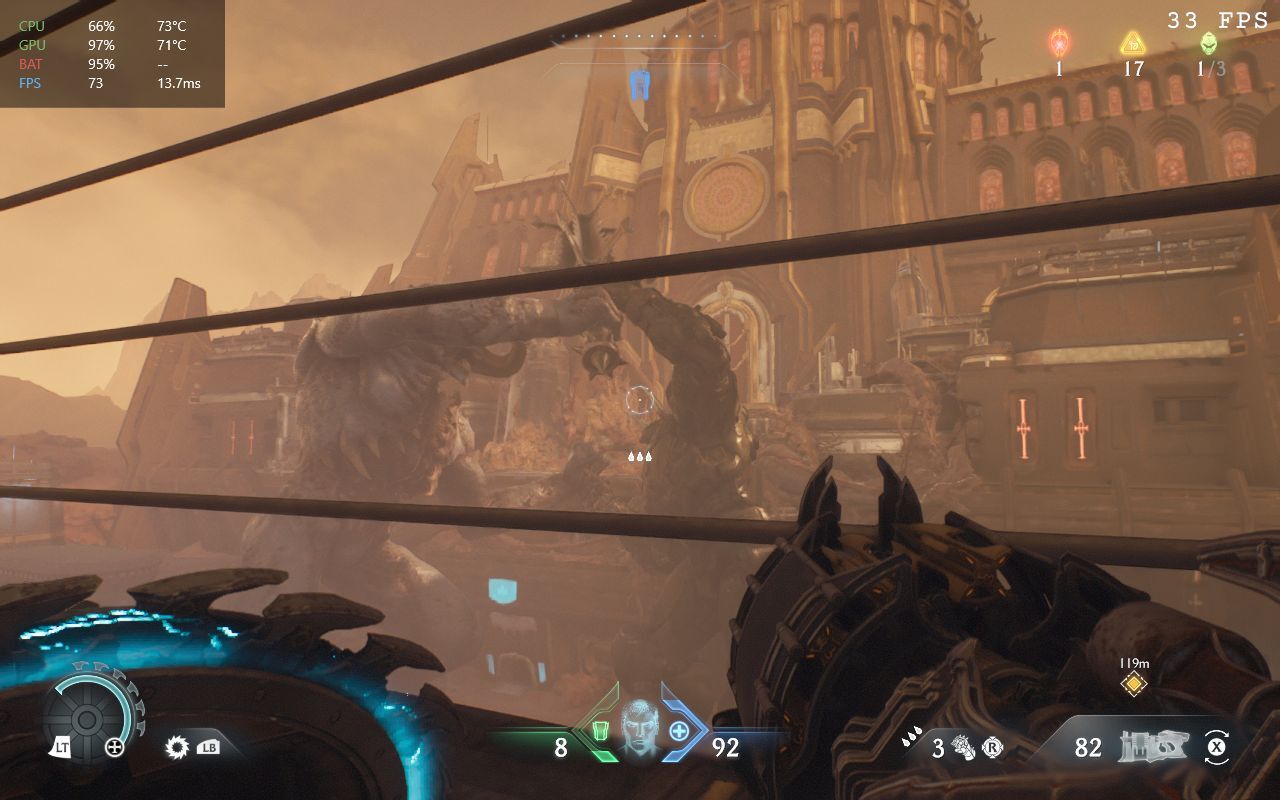Click the red ruby resource icon

(1059, 43)
